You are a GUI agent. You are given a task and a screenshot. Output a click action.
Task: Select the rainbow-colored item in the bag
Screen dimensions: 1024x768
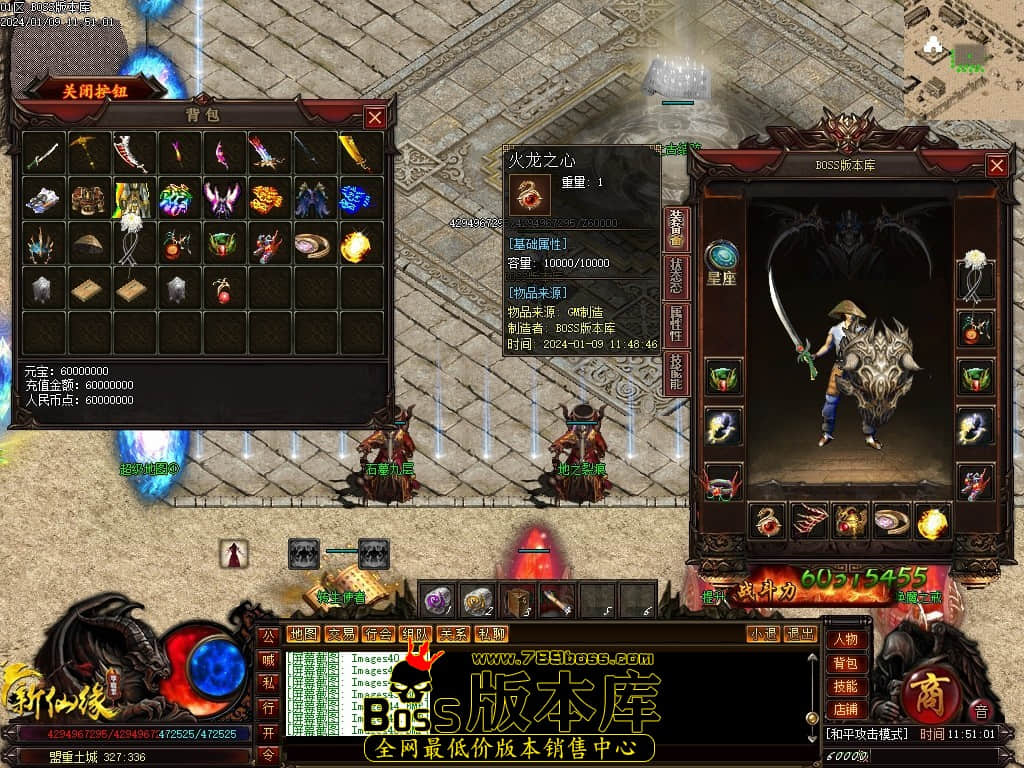click(177, 198)
